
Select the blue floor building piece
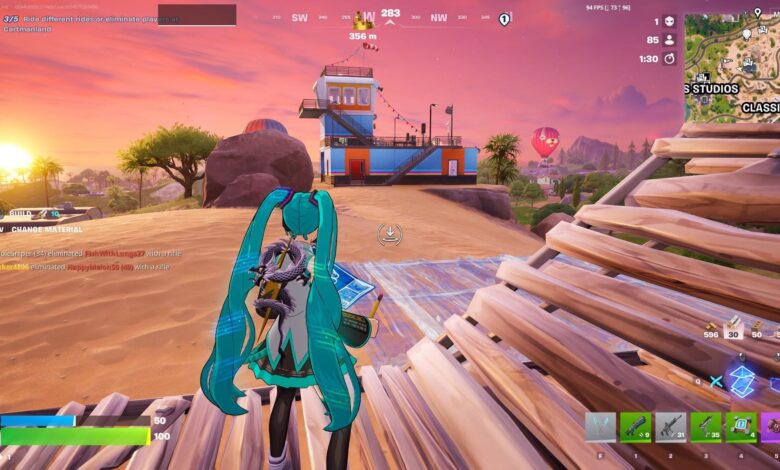[742, 380]
